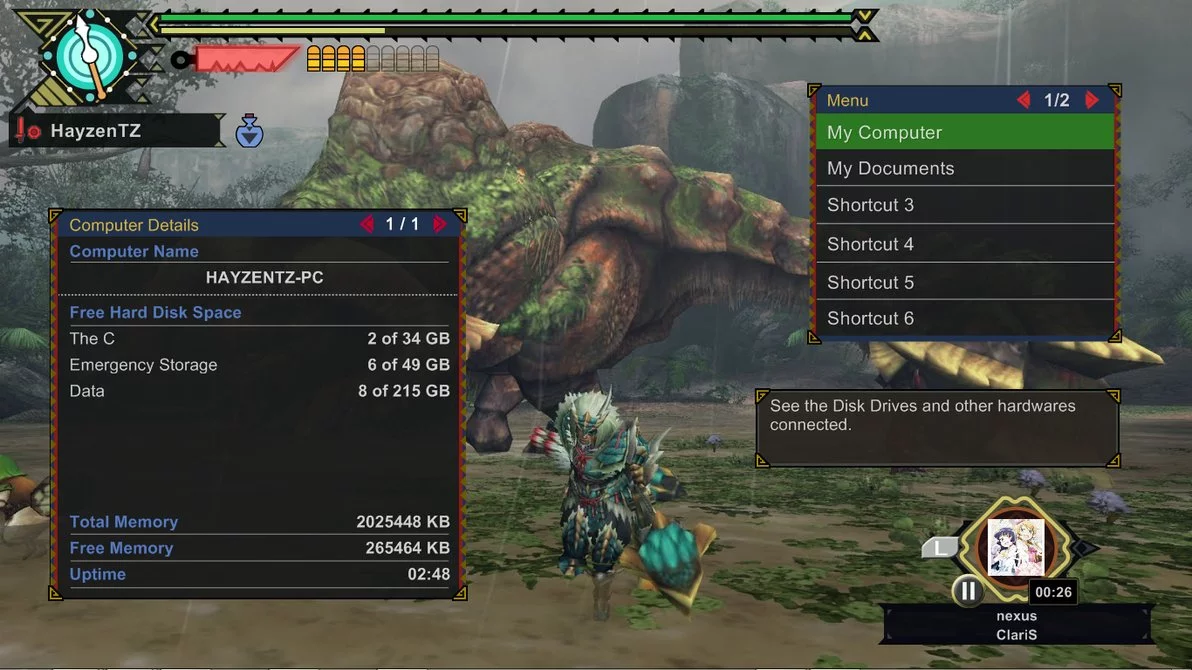The width and height of the screenshot is (1192, 670).
Task: Pause the music with the pause button
Action: click(967, 591)
